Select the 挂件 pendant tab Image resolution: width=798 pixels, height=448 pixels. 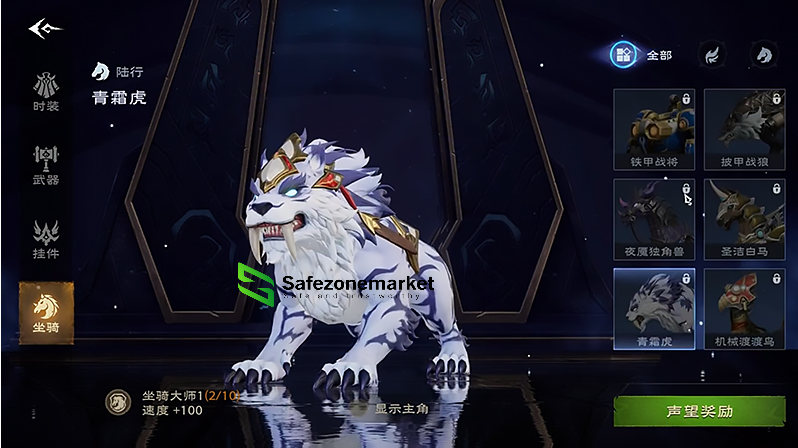(45, 239)
